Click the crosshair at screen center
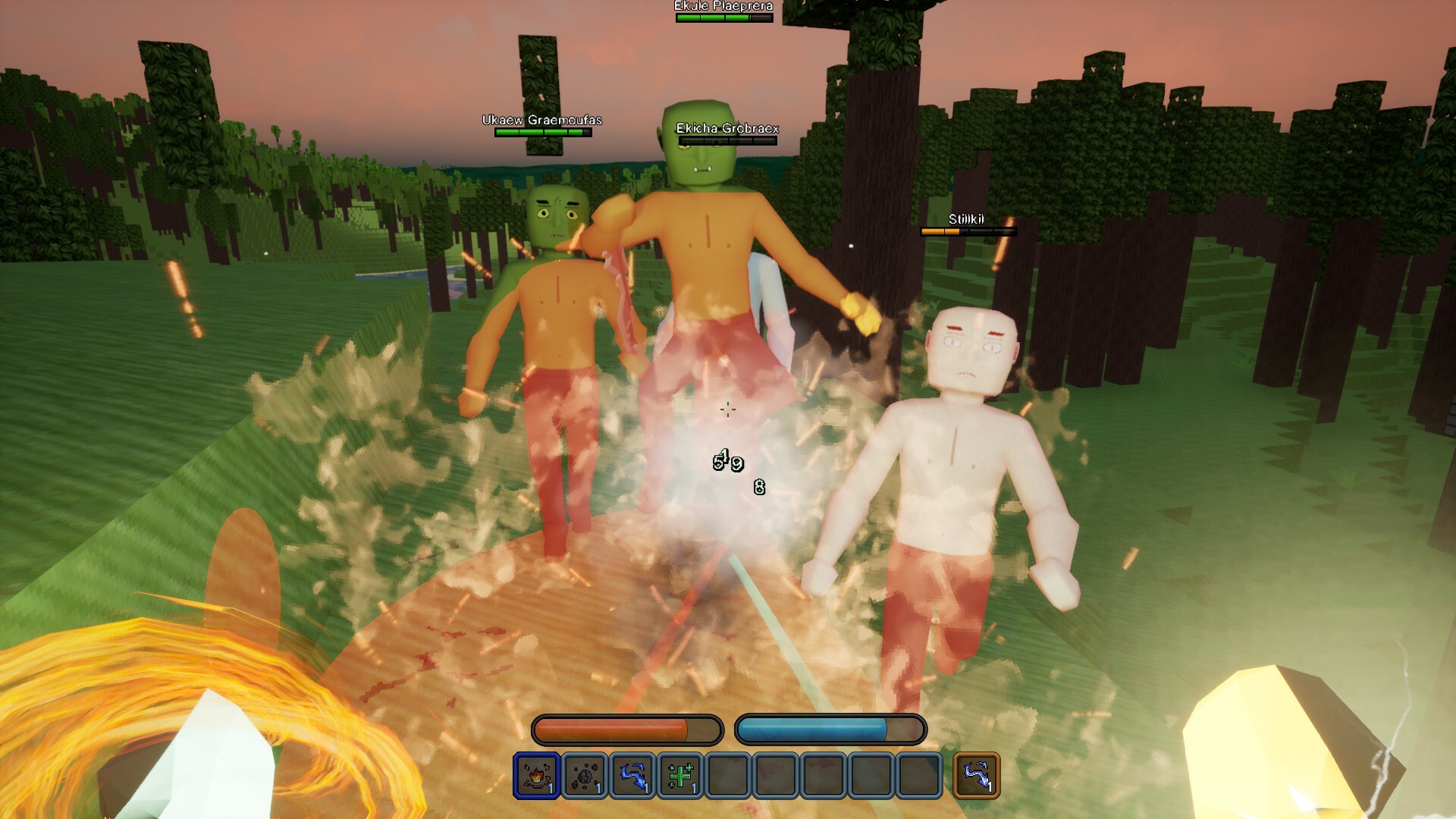 click(728, 409)
